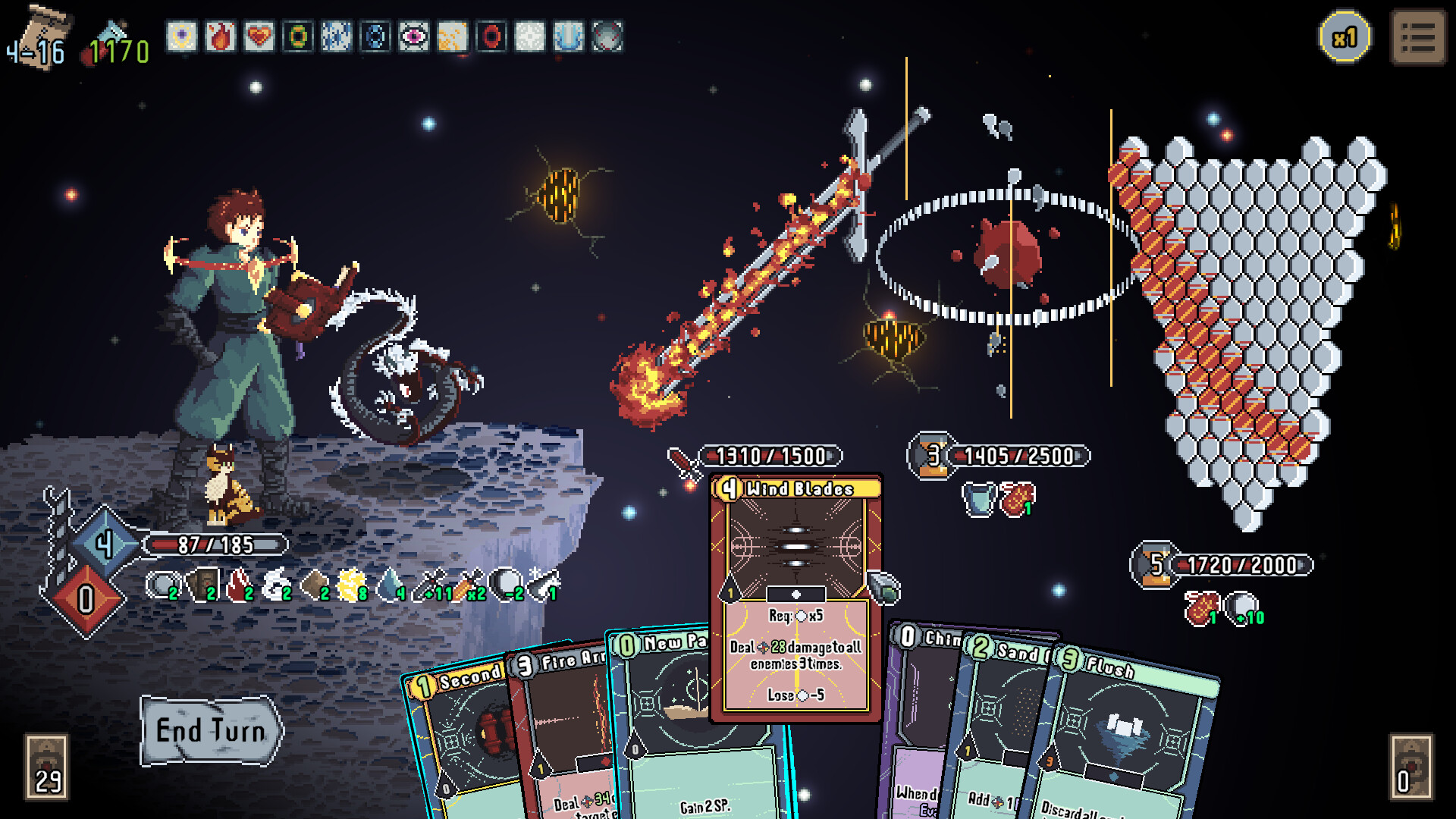Inspect the heart relic icon
1456x819 pixels.
click(x=259, y=36)
